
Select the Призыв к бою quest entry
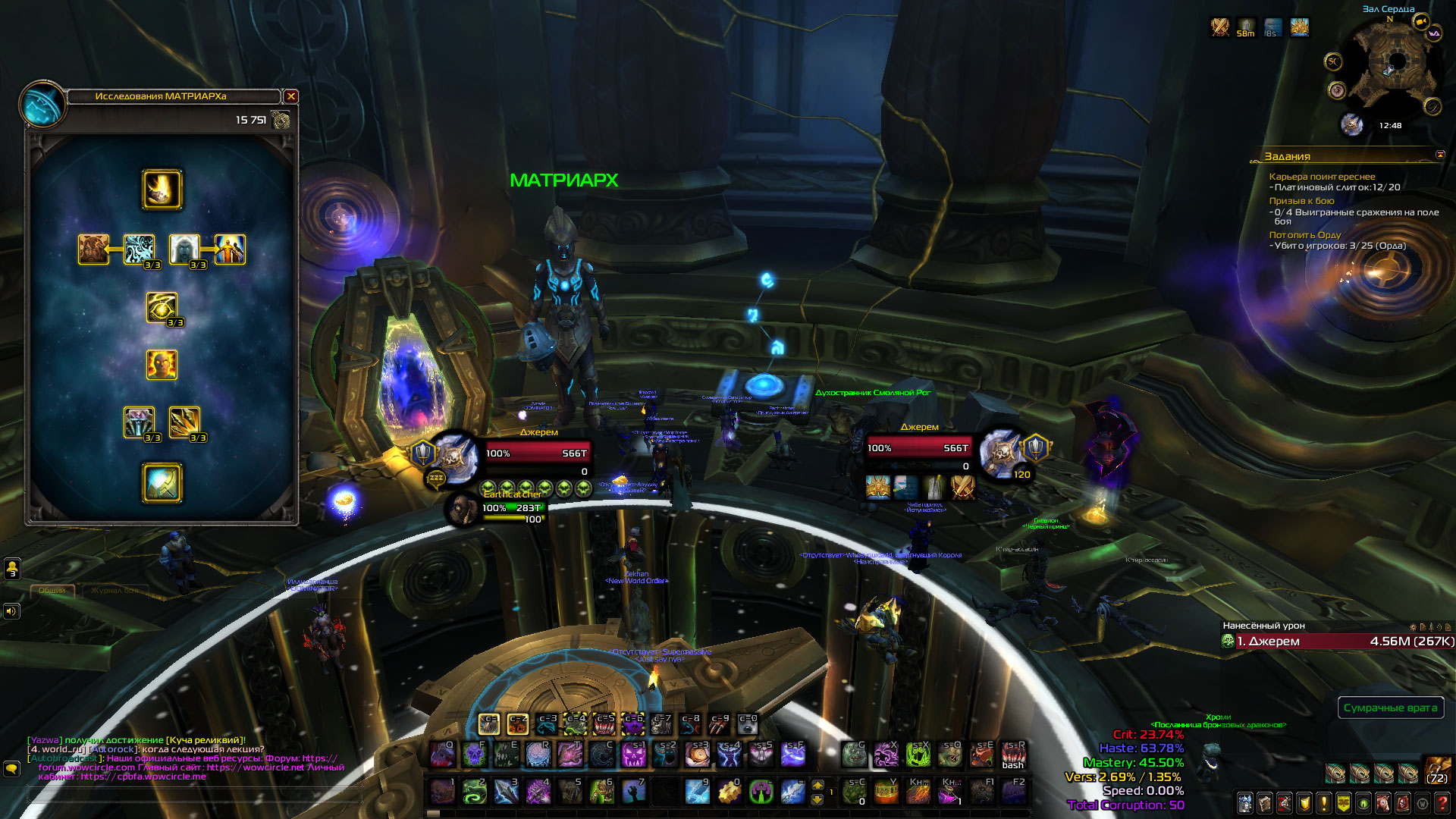pos(1301,201)
